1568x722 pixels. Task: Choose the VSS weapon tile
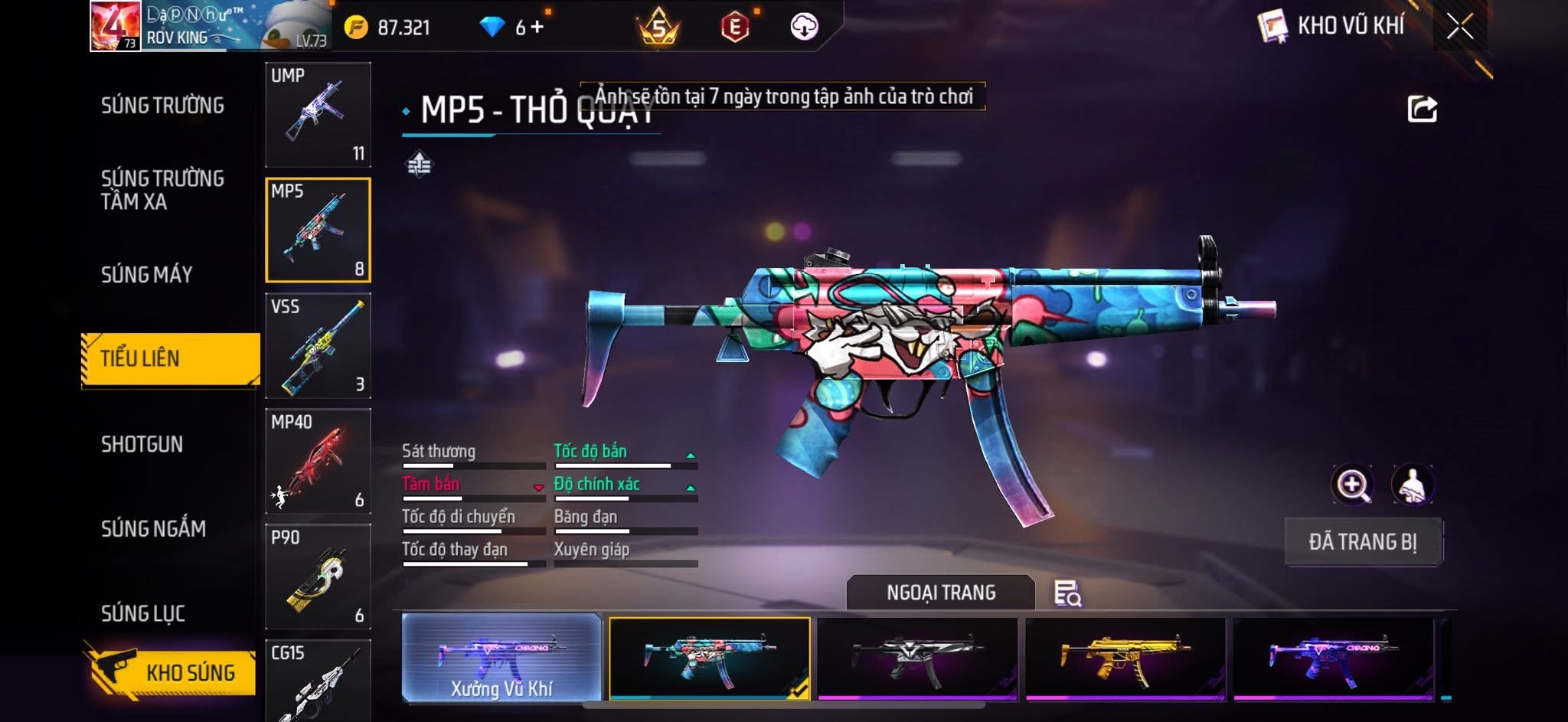pyautogui.click(x=318, y=346)
